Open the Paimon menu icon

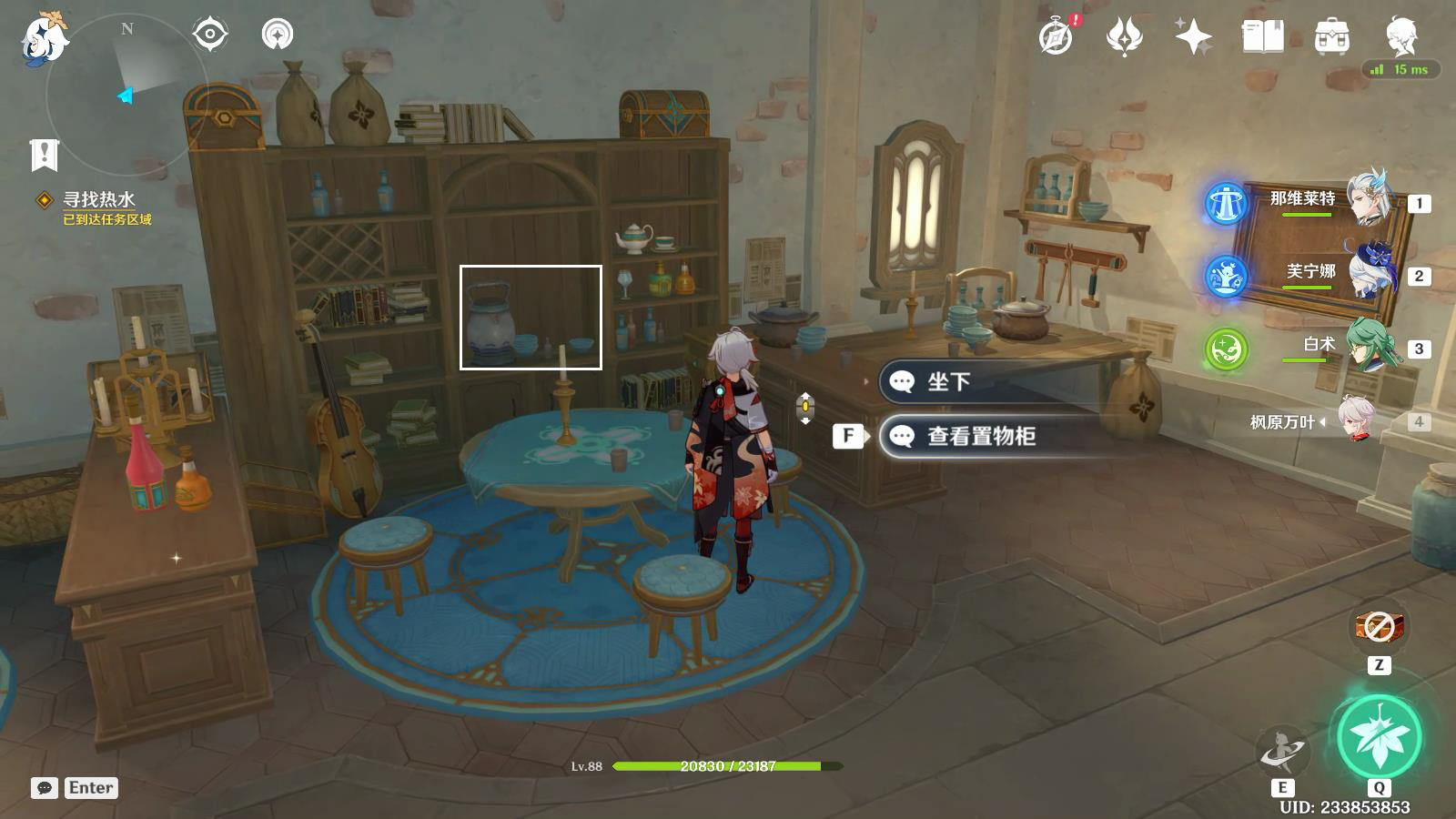44,38
